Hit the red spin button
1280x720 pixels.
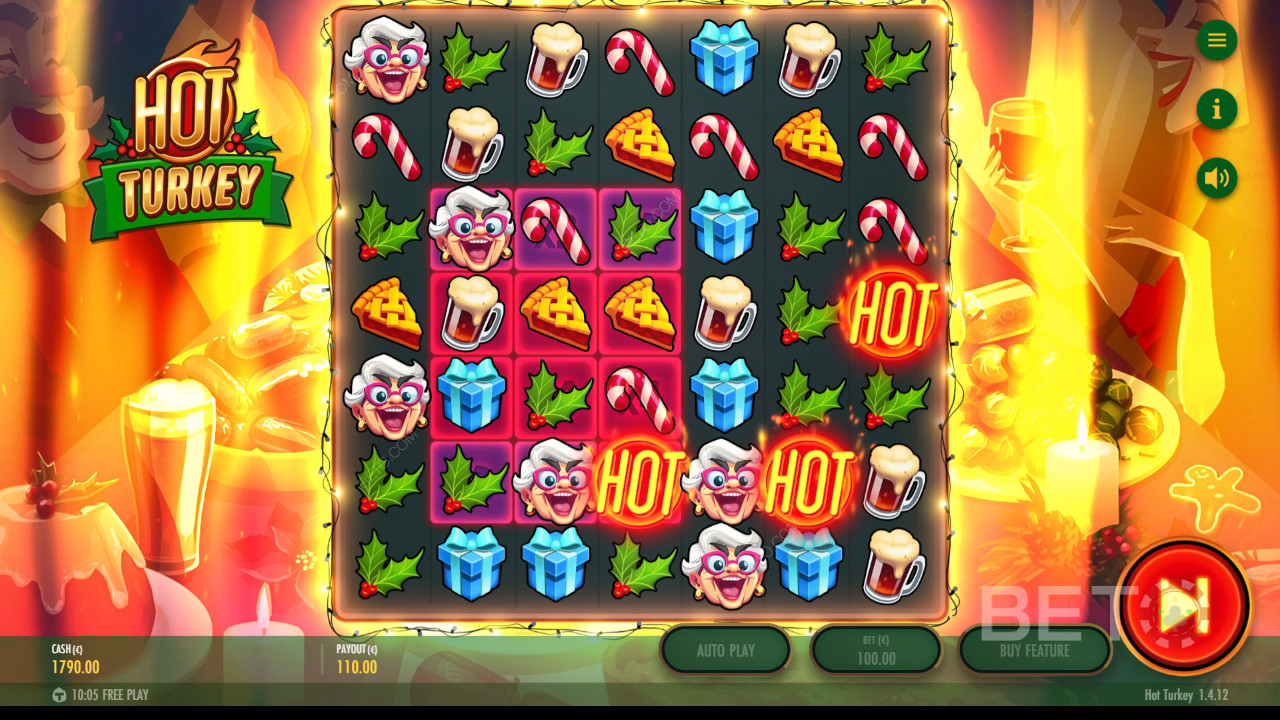click(1184, 606)
